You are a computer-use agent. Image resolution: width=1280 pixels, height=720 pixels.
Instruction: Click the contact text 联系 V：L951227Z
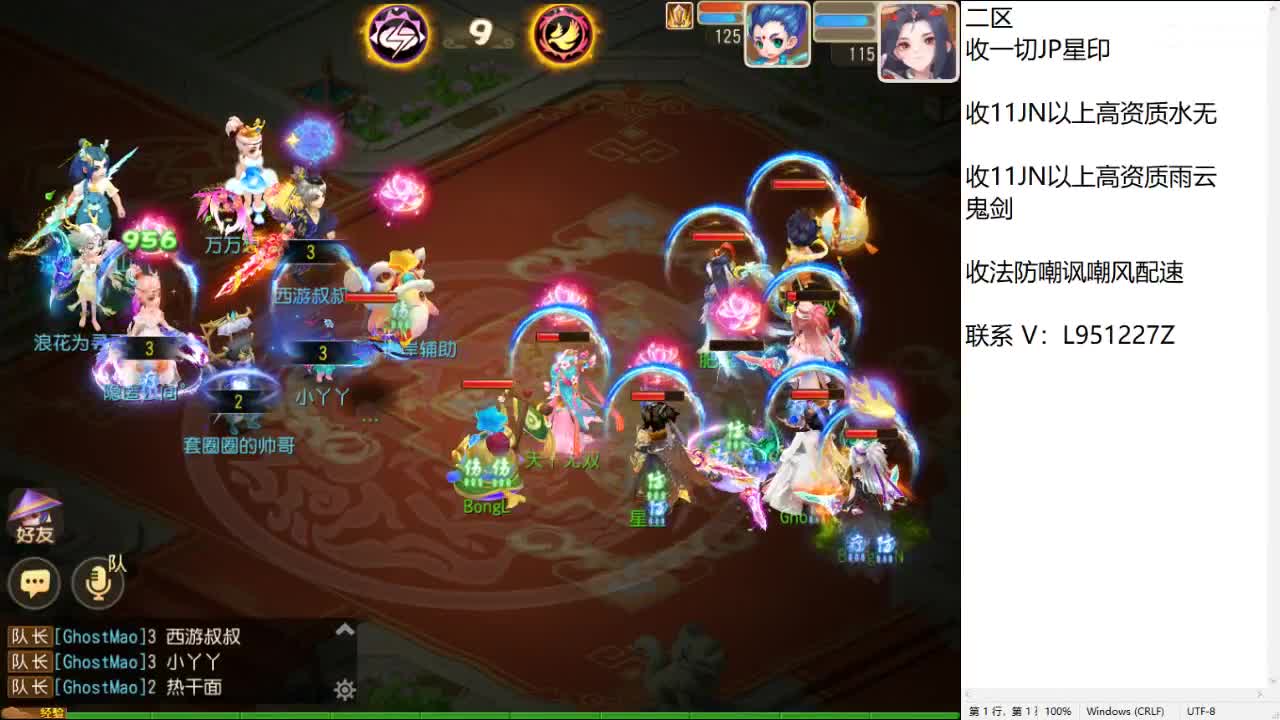[x=1070, y=337]
